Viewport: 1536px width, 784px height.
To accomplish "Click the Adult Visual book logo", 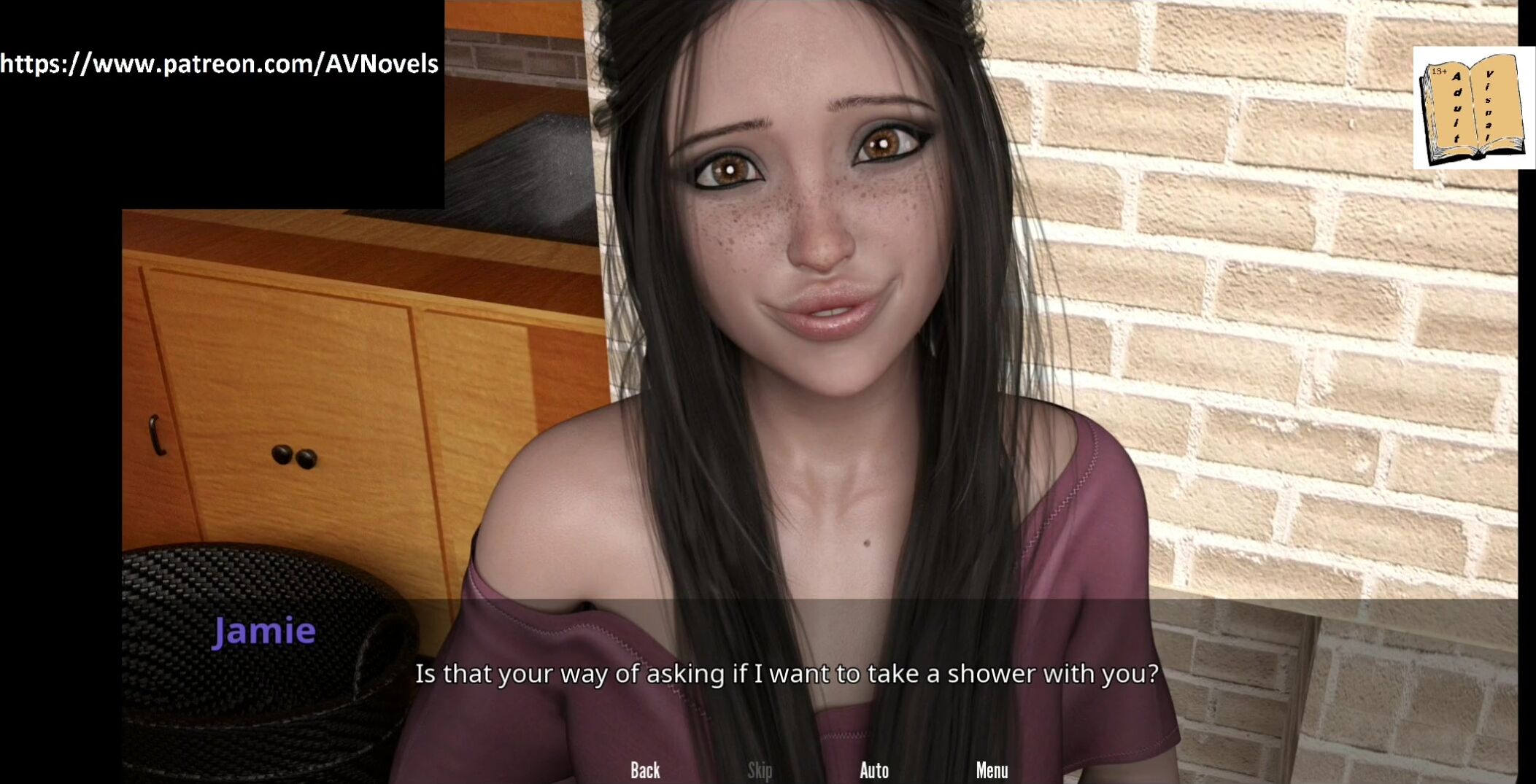I will (x=1473, y=108).
